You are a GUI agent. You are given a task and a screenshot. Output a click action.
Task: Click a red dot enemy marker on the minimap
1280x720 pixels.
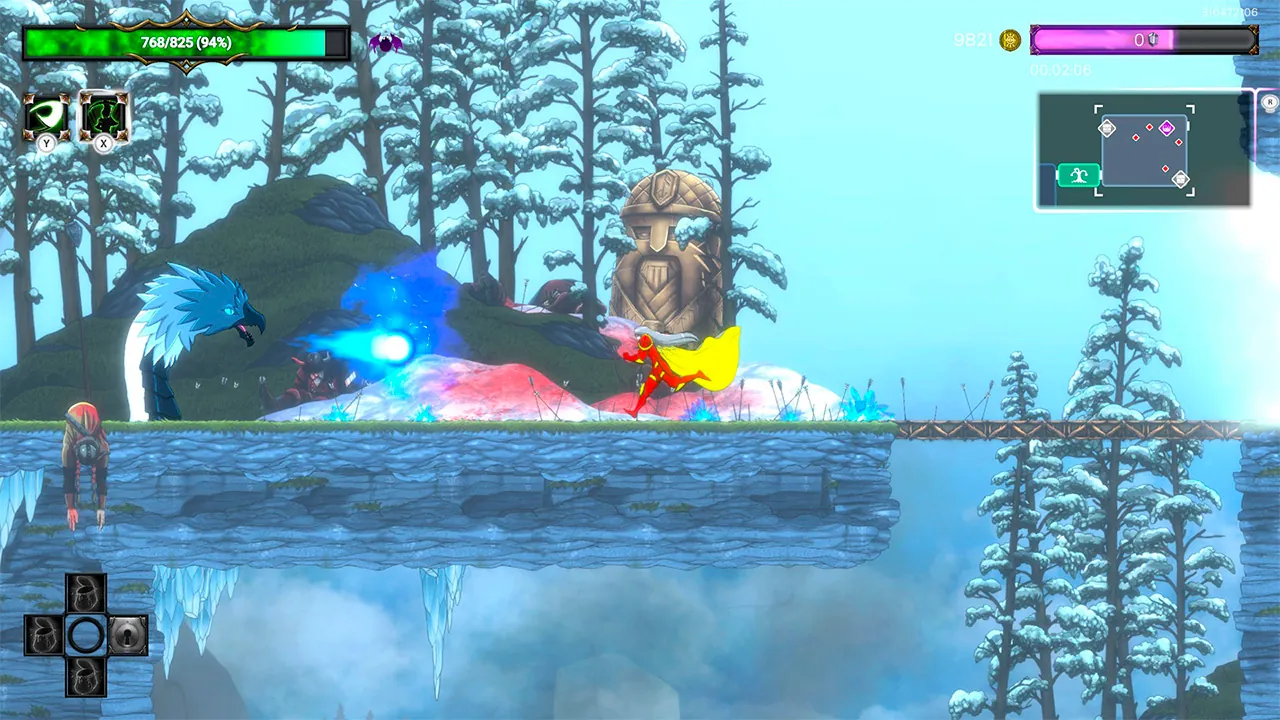(1135, 137)
